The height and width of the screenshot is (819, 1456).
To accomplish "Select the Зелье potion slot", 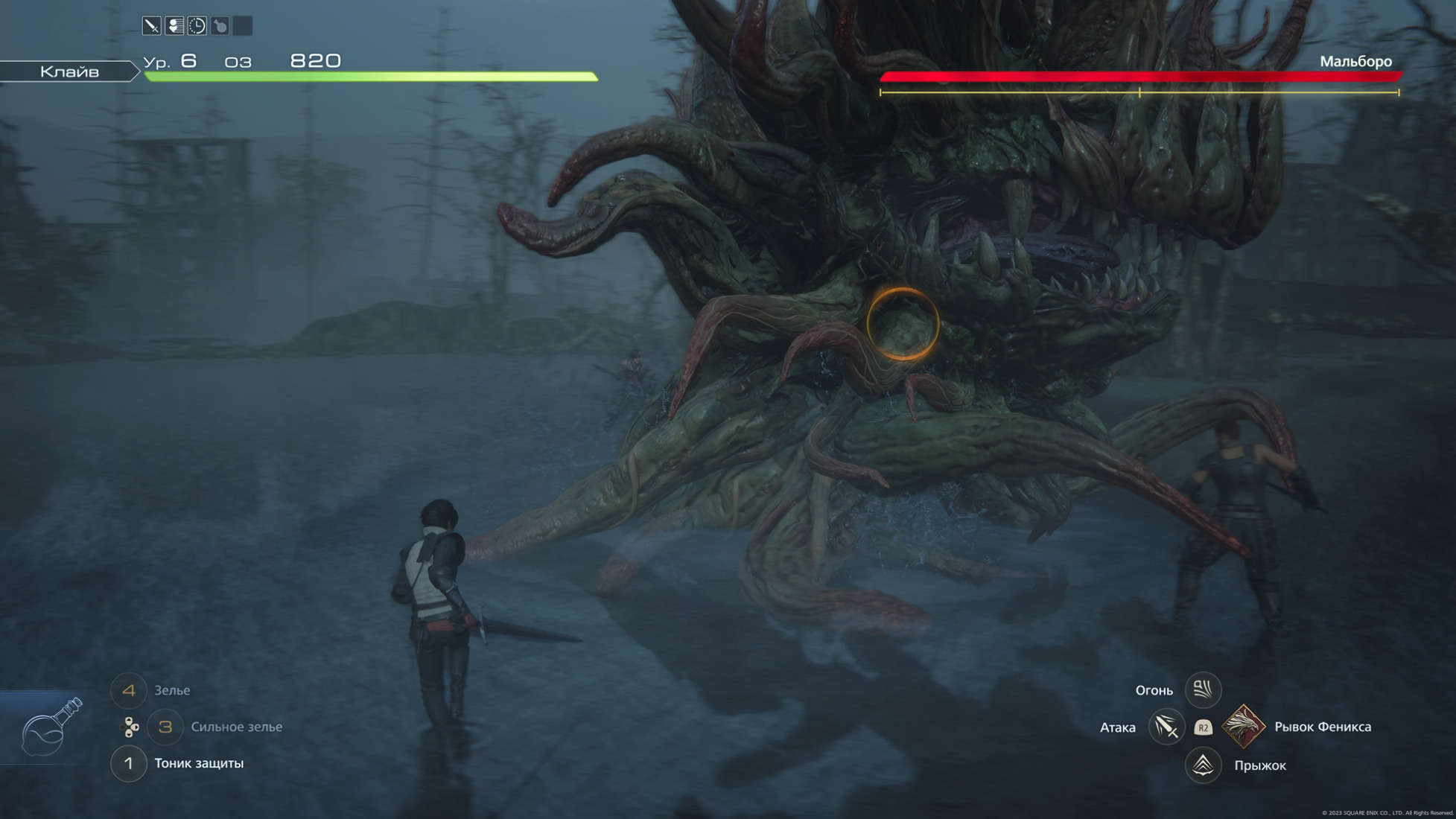I will pos(129,691).
